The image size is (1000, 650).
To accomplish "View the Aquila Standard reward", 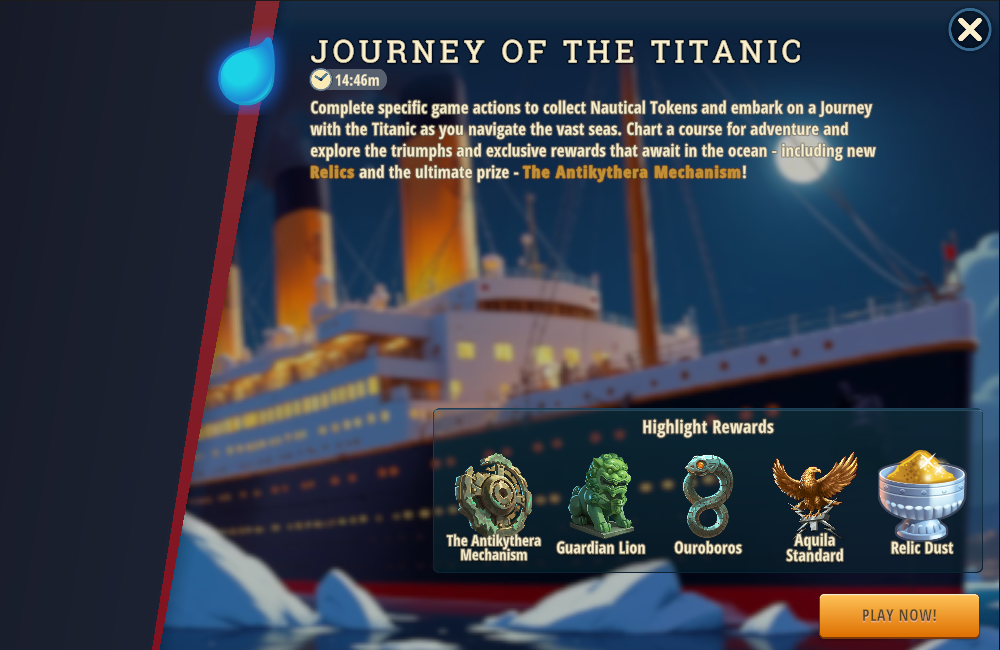I will click(x=814, y=492).
